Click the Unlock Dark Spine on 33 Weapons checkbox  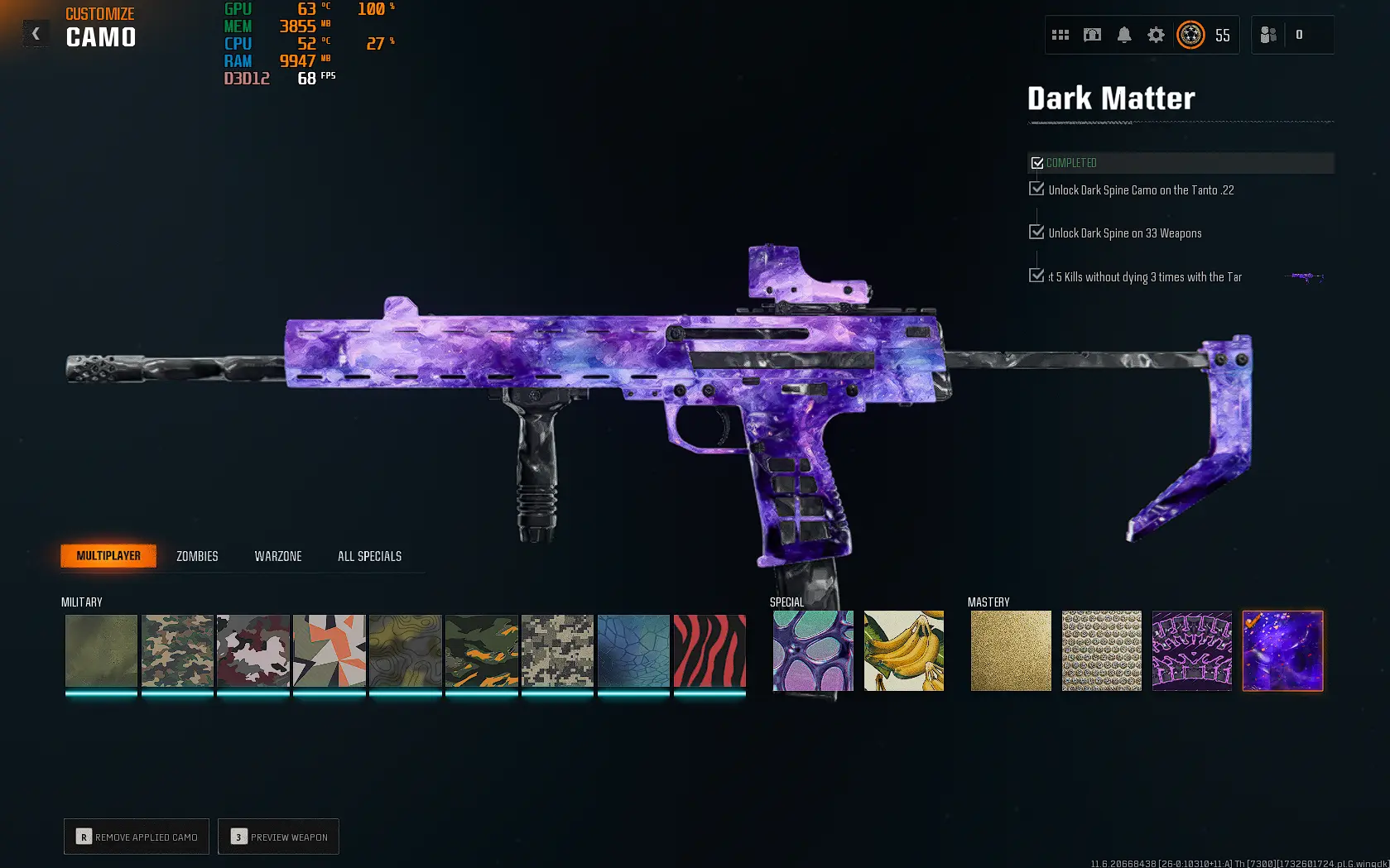pyautogui.click(x=1036, y=232)
